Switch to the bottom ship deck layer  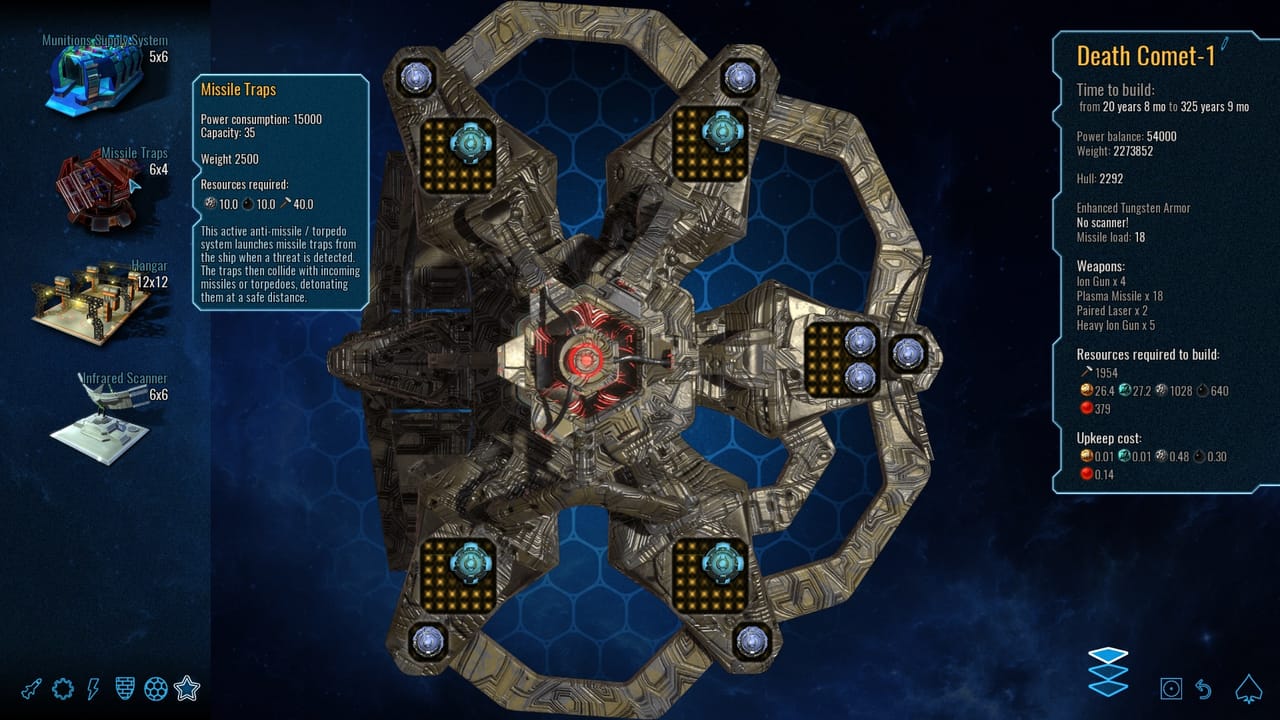tap(1107, 689)
